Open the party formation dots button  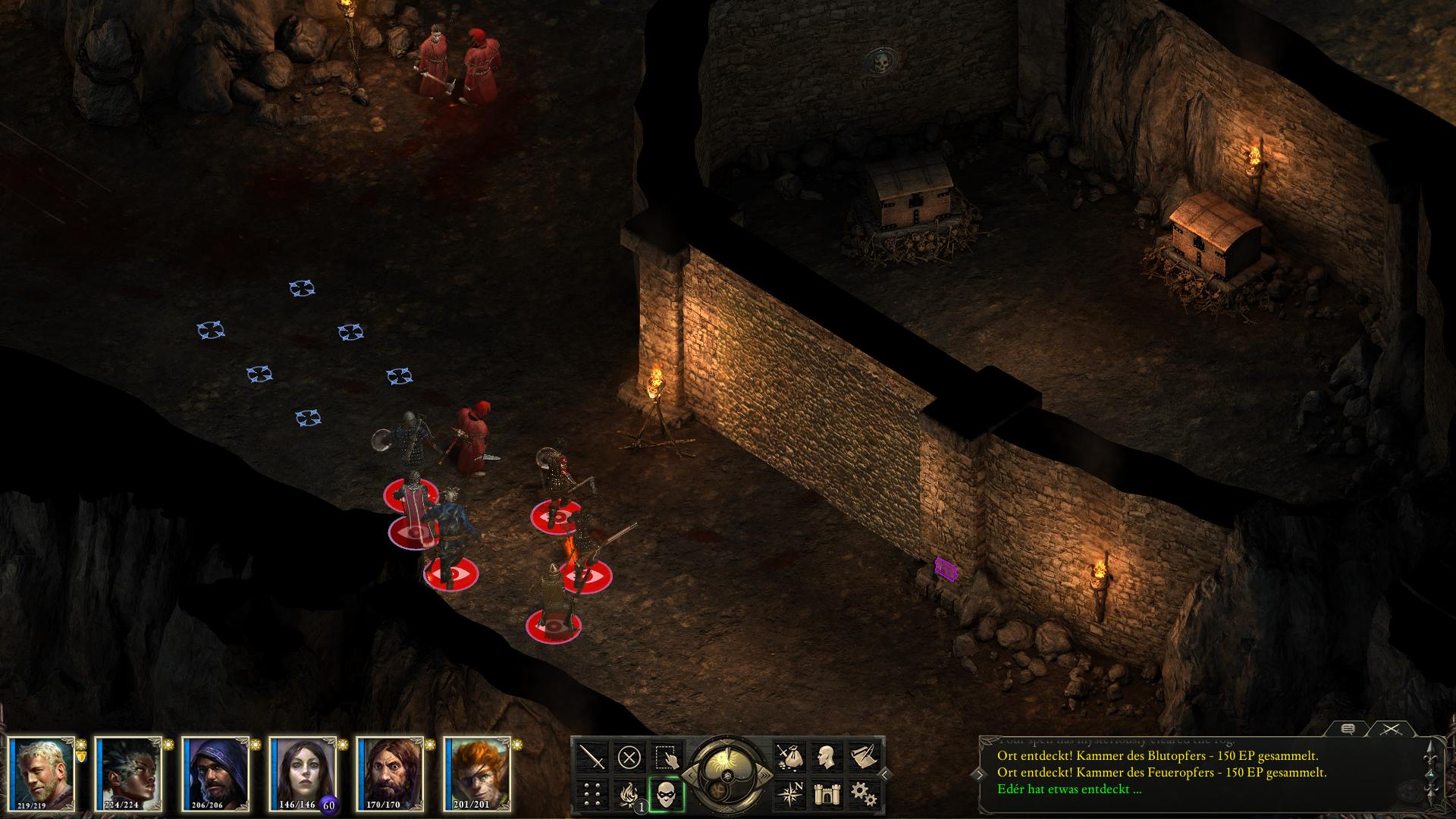coord(592,794)
